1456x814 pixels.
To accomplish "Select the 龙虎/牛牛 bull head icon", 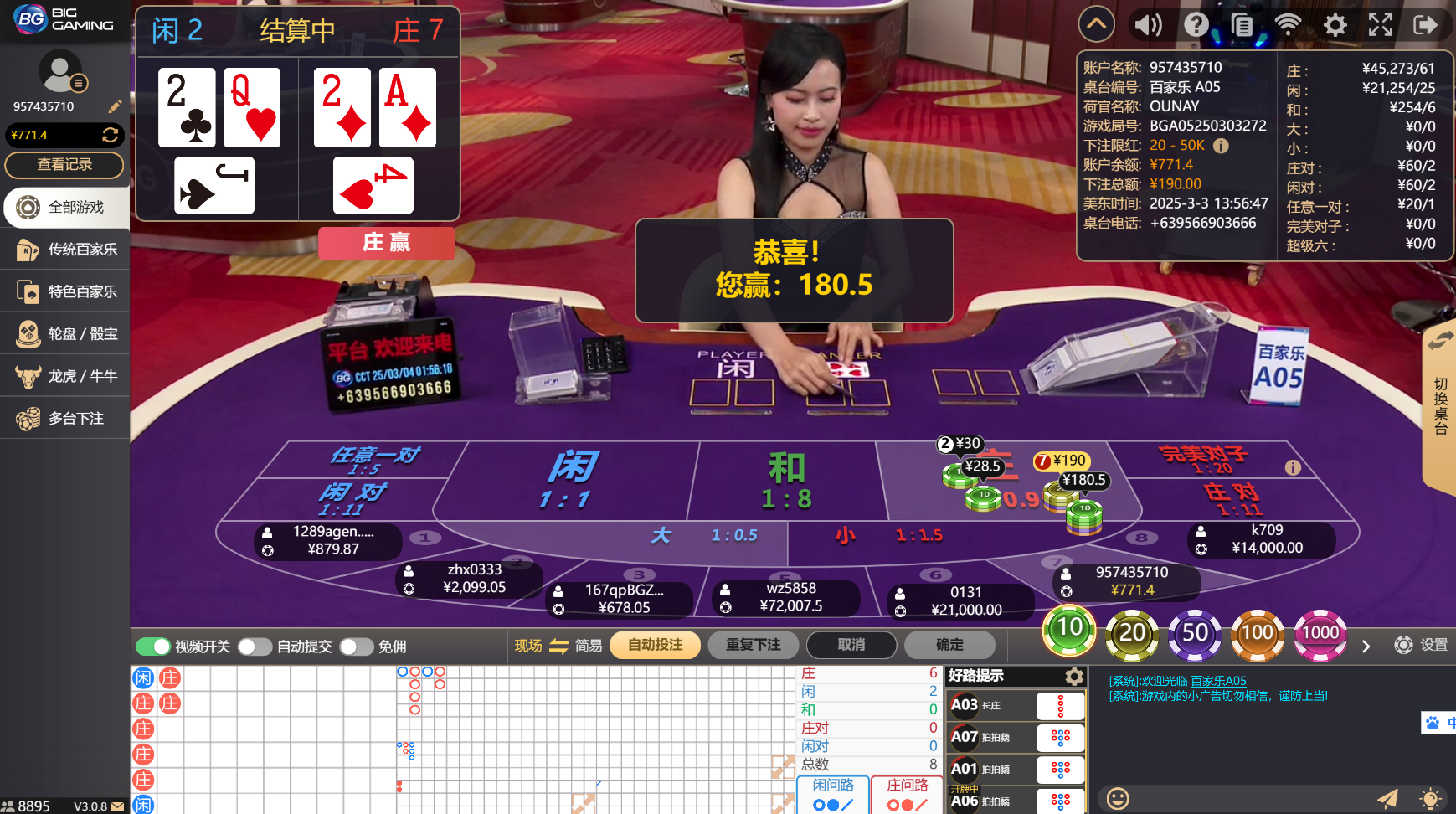I will pos(29,375).
